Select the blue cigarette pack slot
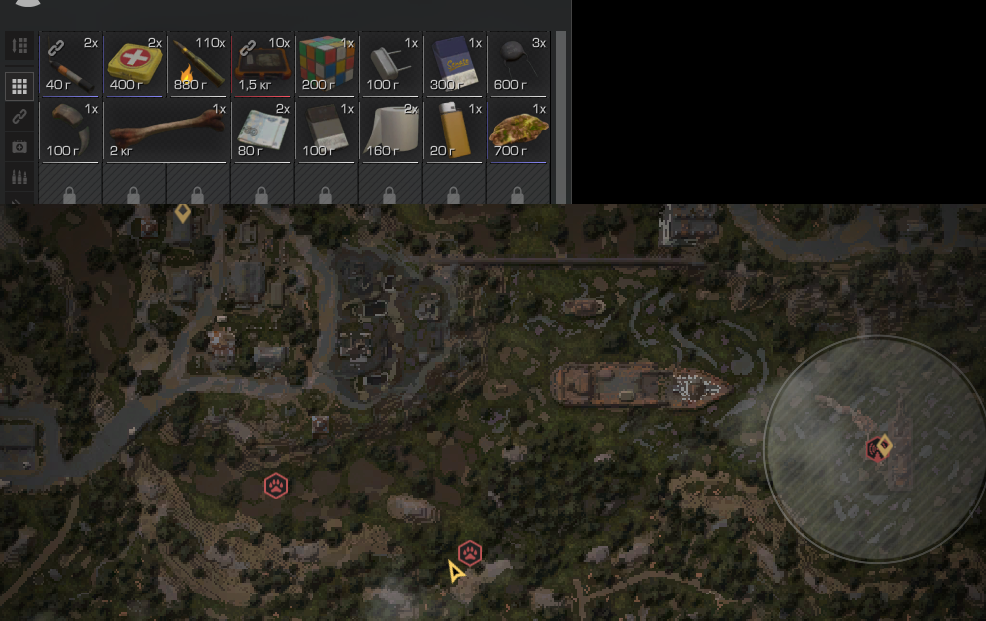986x621 pixels. (x=454, y=64)
